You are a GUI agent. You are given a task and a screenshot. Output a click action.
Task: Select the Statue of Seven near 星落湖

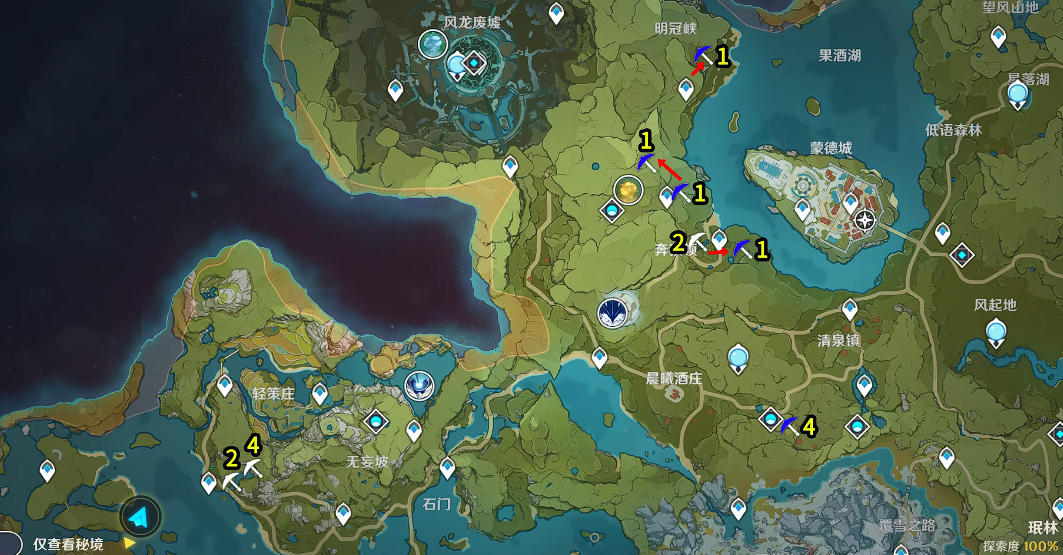[1017, 96]
